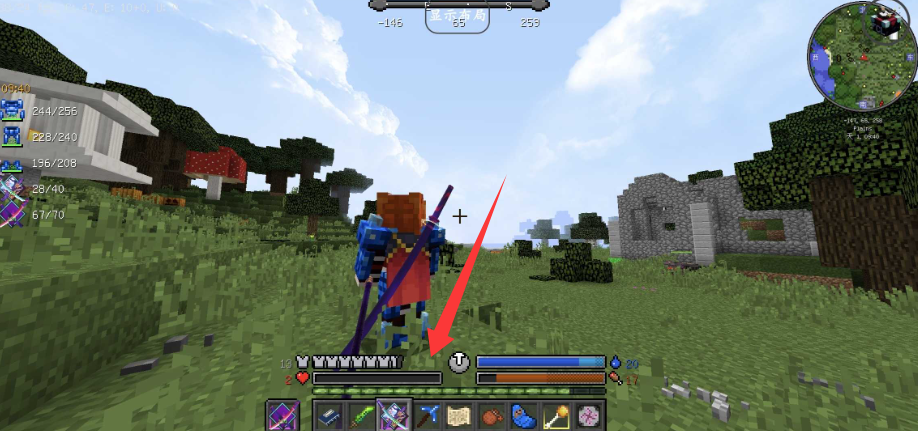Click the purple crossed-swords offhand slot
Viewport: 918px width, 431px height.
pyautogui.click(x=282, y=415)
